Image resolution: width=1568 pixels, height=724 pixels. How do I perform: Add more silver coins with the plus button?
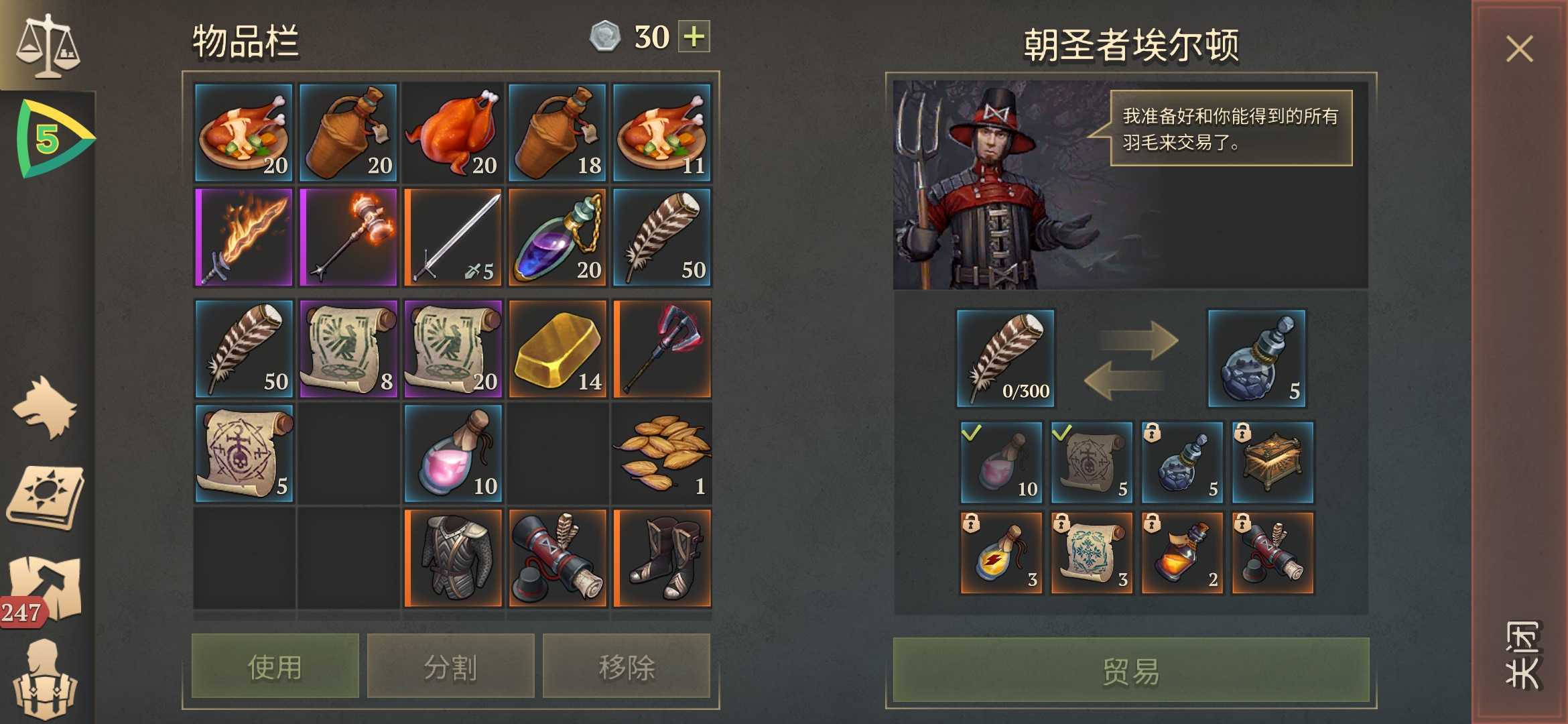pos(694,36)
